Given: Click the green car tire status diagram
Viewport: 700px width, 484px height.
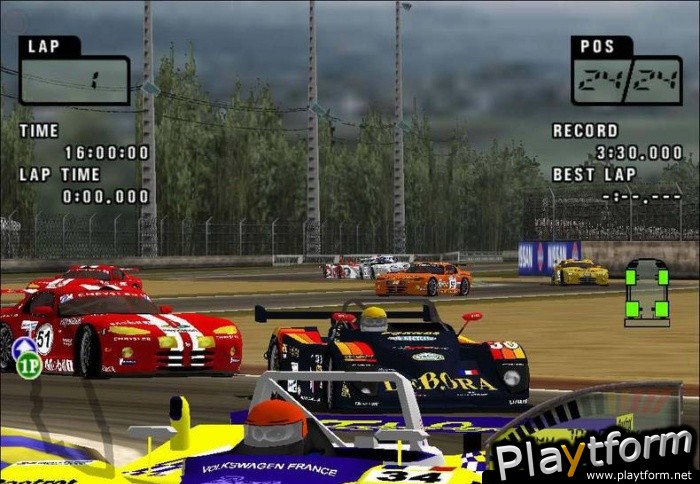Looking at the screenshot, I should coord(647,292).
